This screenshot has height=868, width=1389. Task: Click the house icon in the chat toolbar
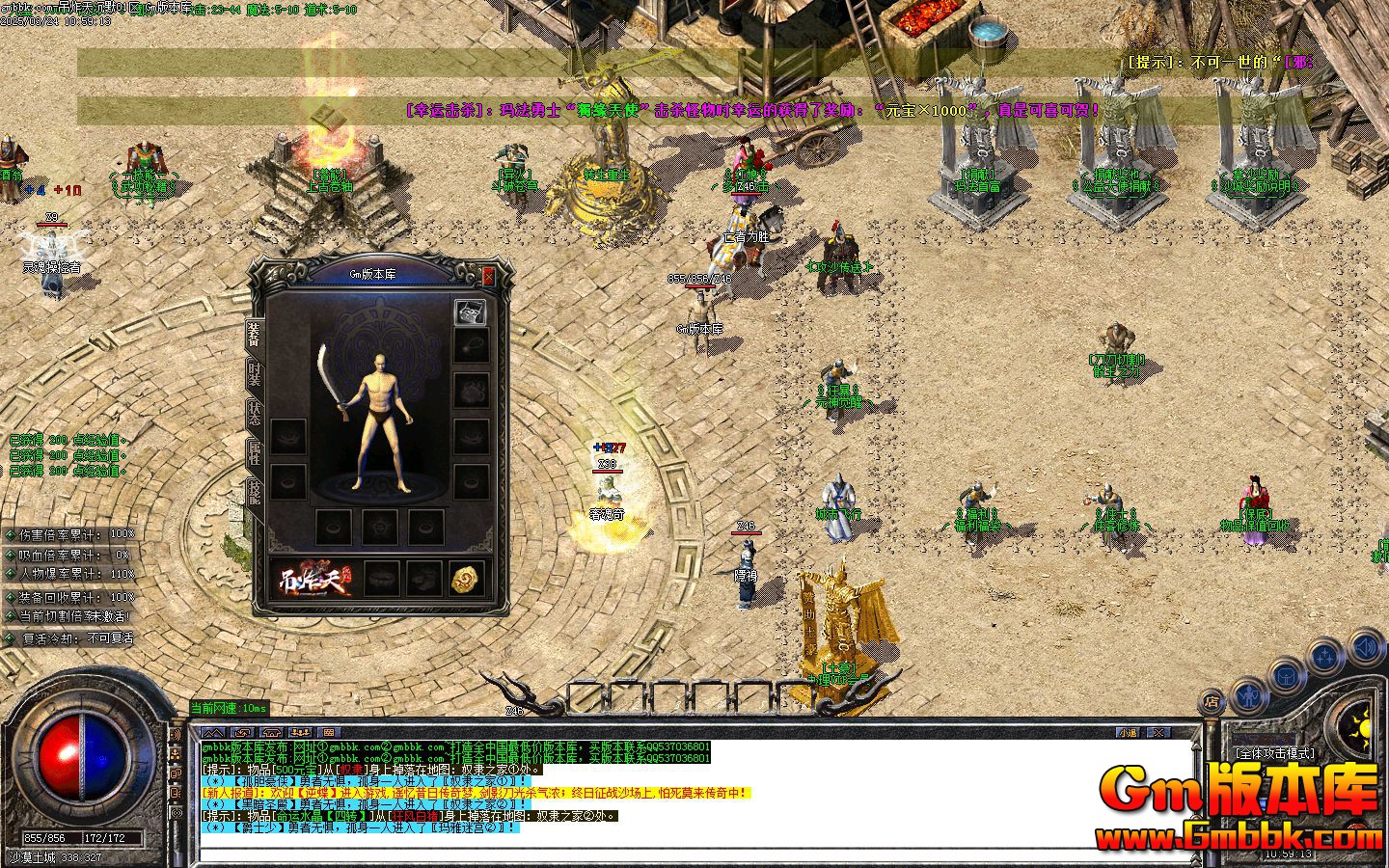click(270, 733)
